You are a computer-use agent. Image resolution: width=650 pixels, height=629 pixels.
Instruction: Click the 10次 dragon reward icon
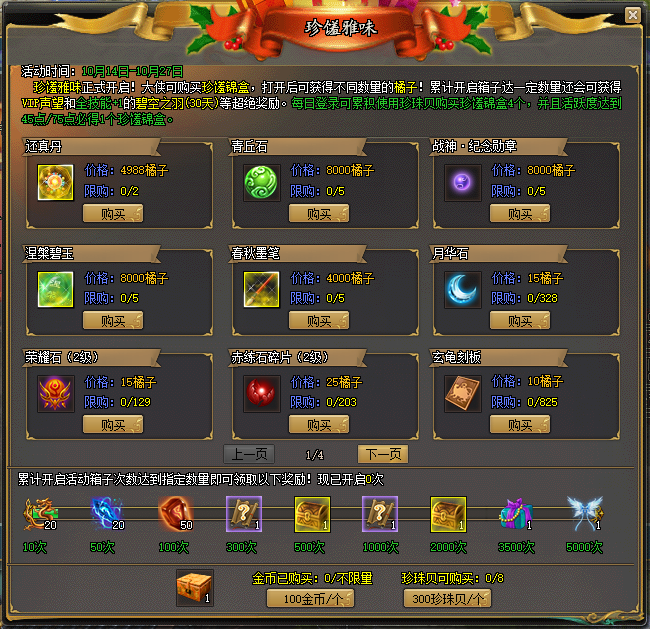point(37,513)
